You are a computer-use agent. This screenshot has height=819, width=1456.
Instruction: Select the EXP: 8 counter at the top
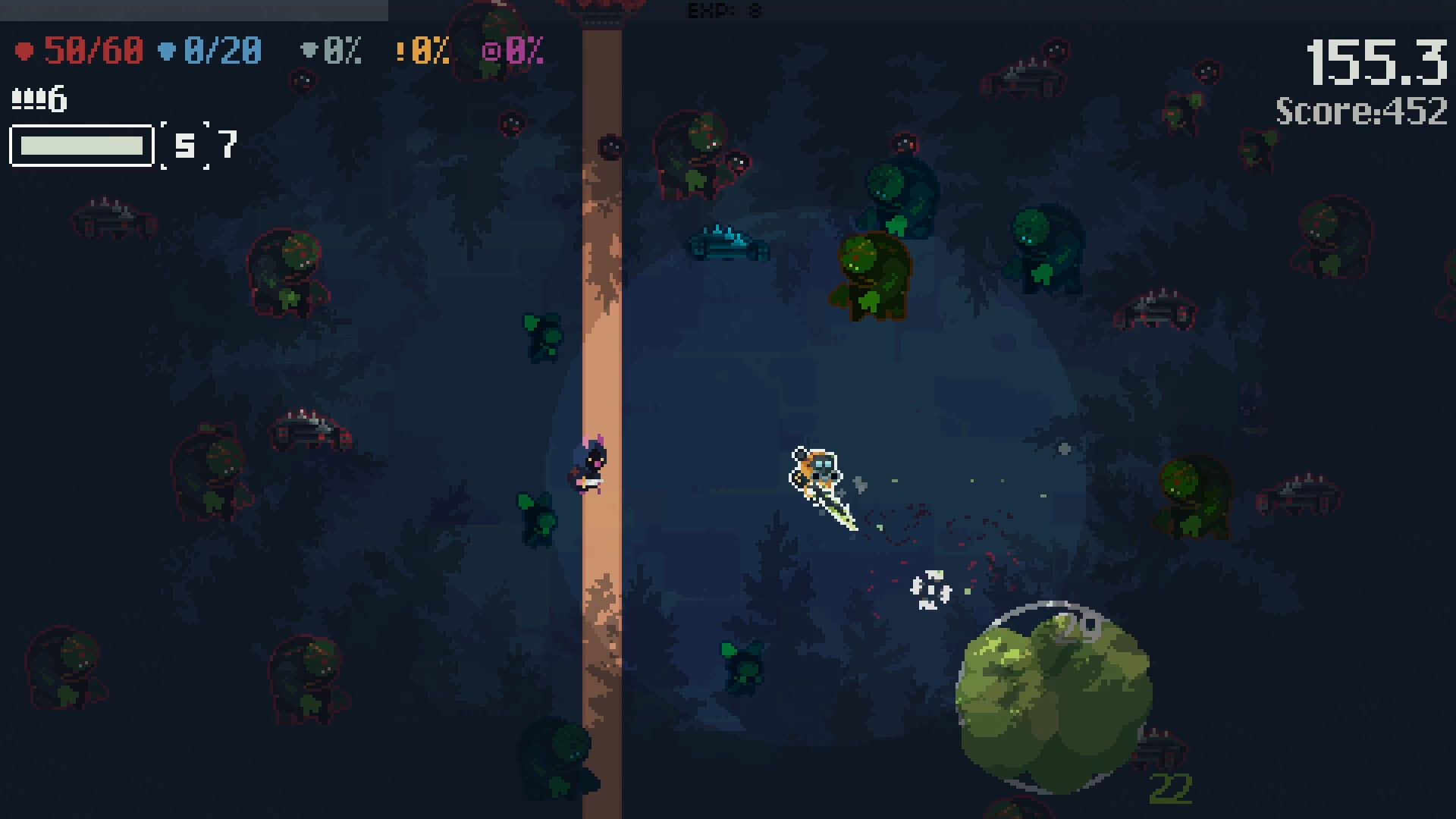[723, 11]
